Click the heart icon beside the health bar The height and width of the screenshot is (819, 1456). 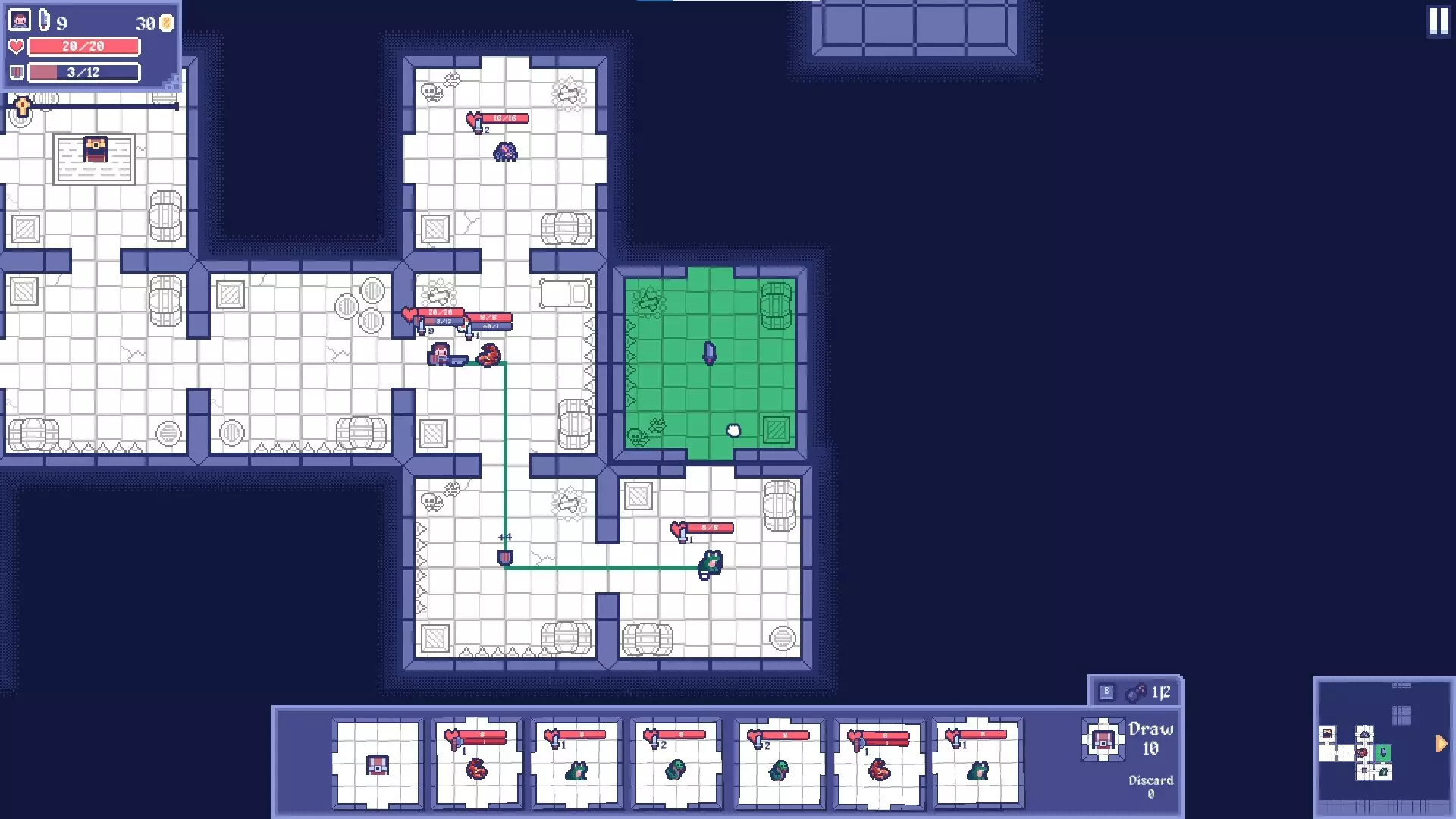[x=14, y=47]
